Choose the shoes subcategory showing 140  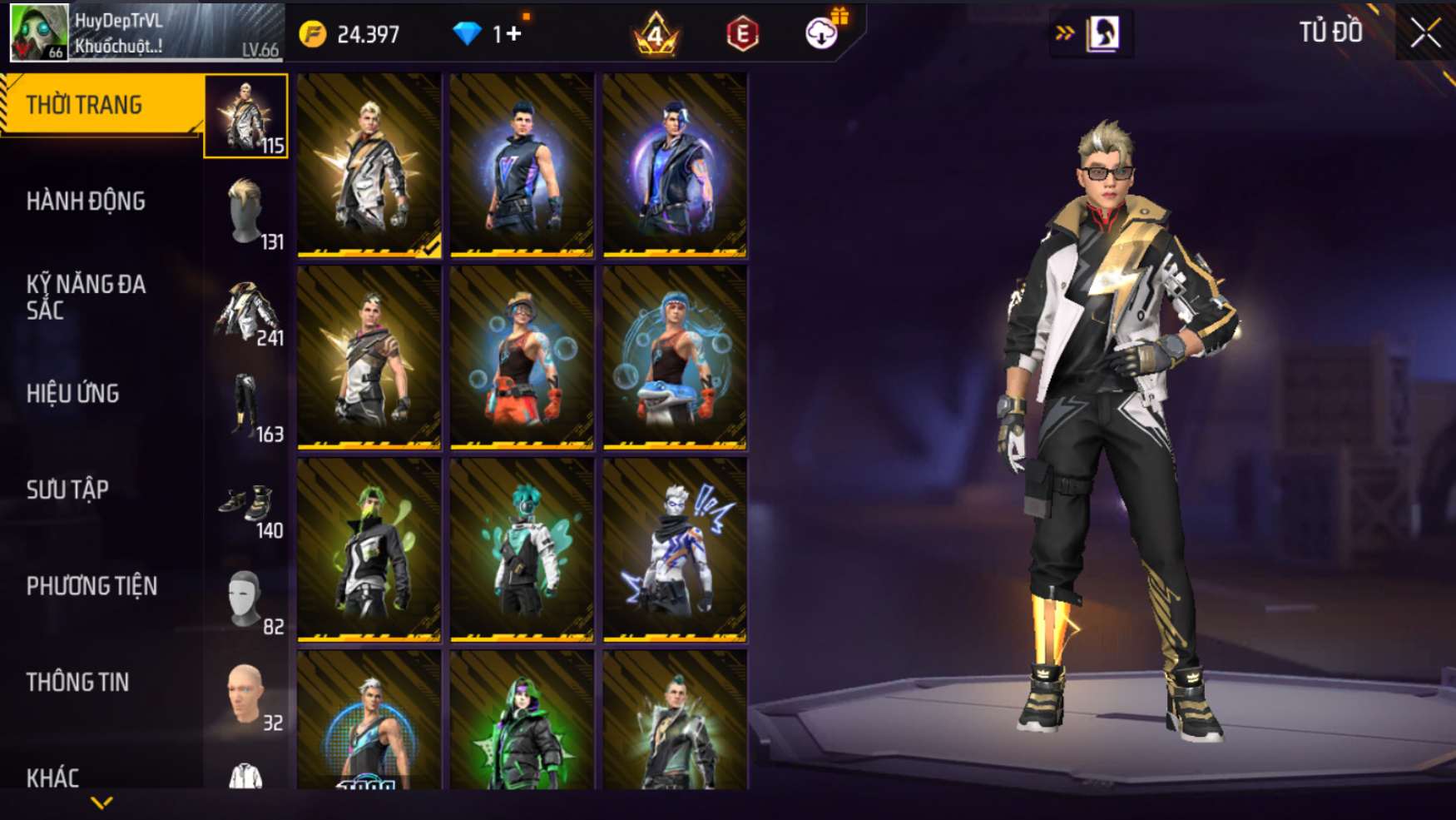pos(246,503)
